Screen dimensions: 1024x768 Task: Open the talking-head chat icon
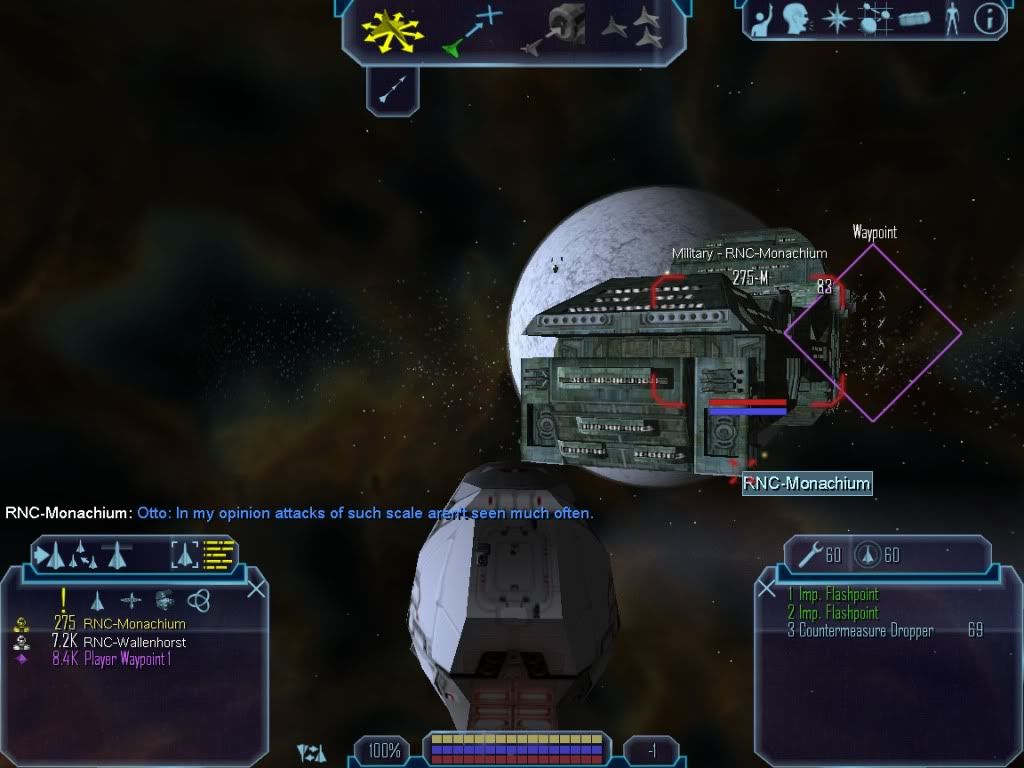click(x=796, y=19)
